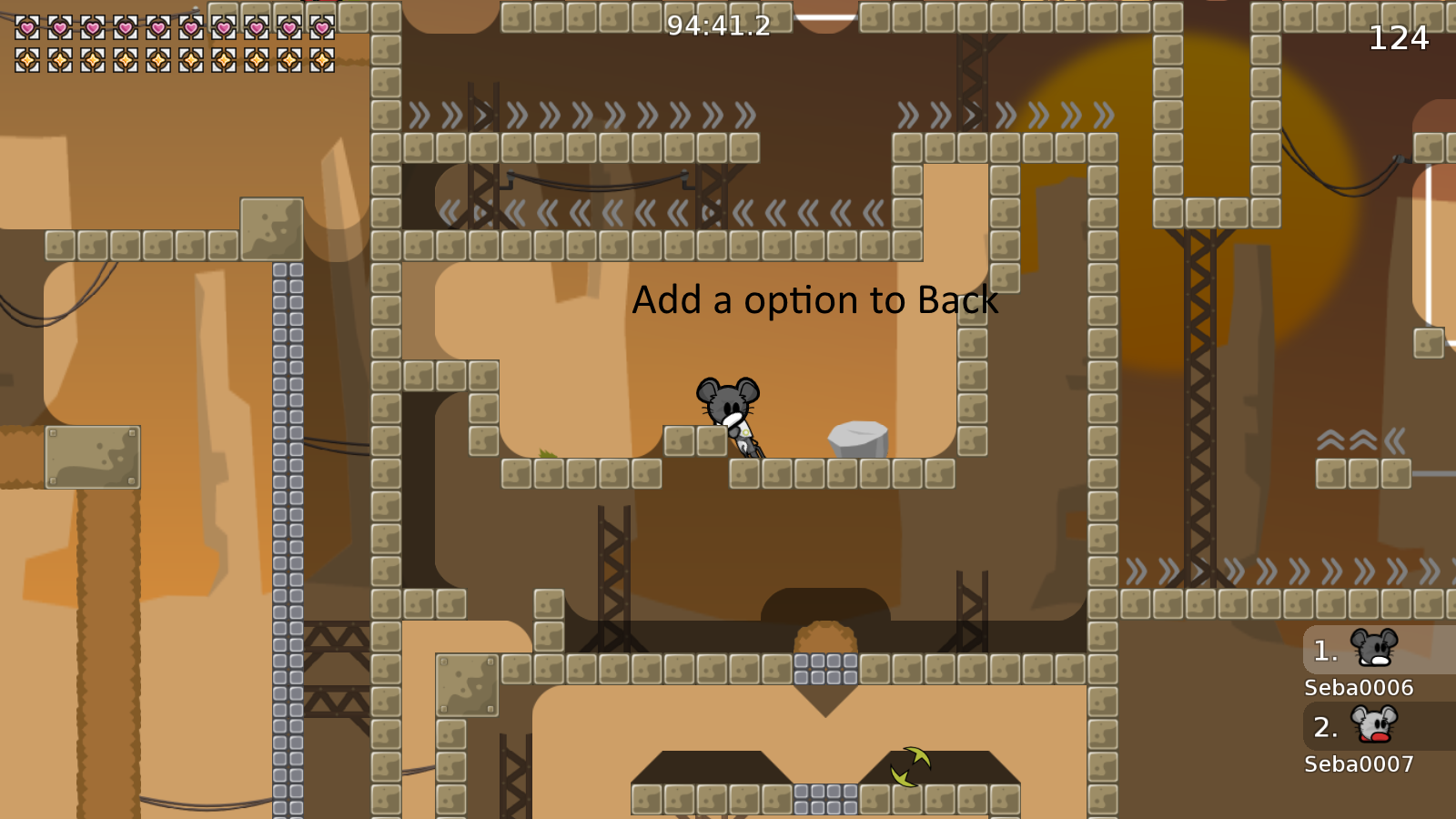1456x819 pixels.
Task: Click the first pink heart life icon
Action: (x=27, y=28)
